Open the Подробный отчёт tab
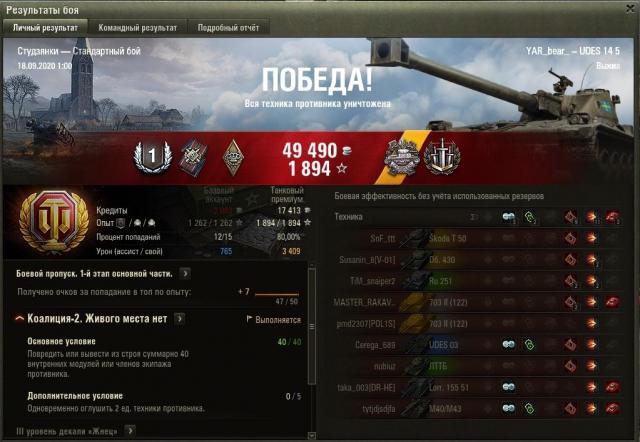The image size is (640, 442). [x=228, y=28]
